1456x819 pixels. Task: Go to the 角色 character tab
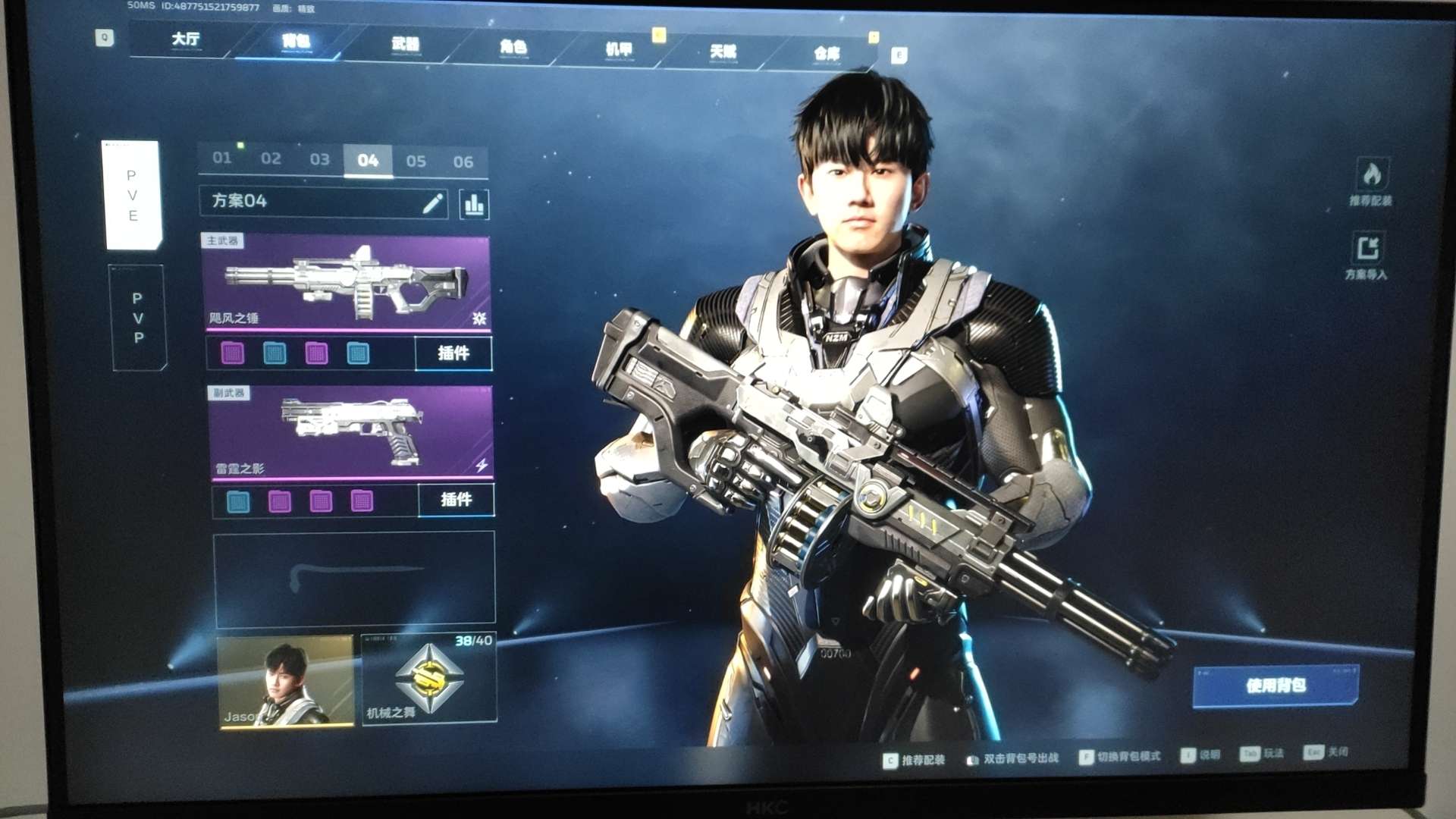tap(513, 48)
